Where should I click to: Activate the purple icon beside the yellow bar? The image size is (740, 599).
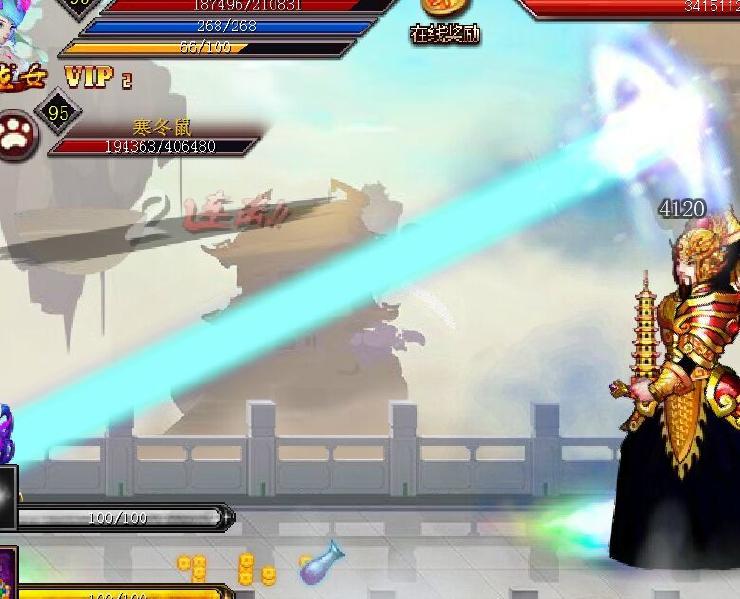pos(7,574)
